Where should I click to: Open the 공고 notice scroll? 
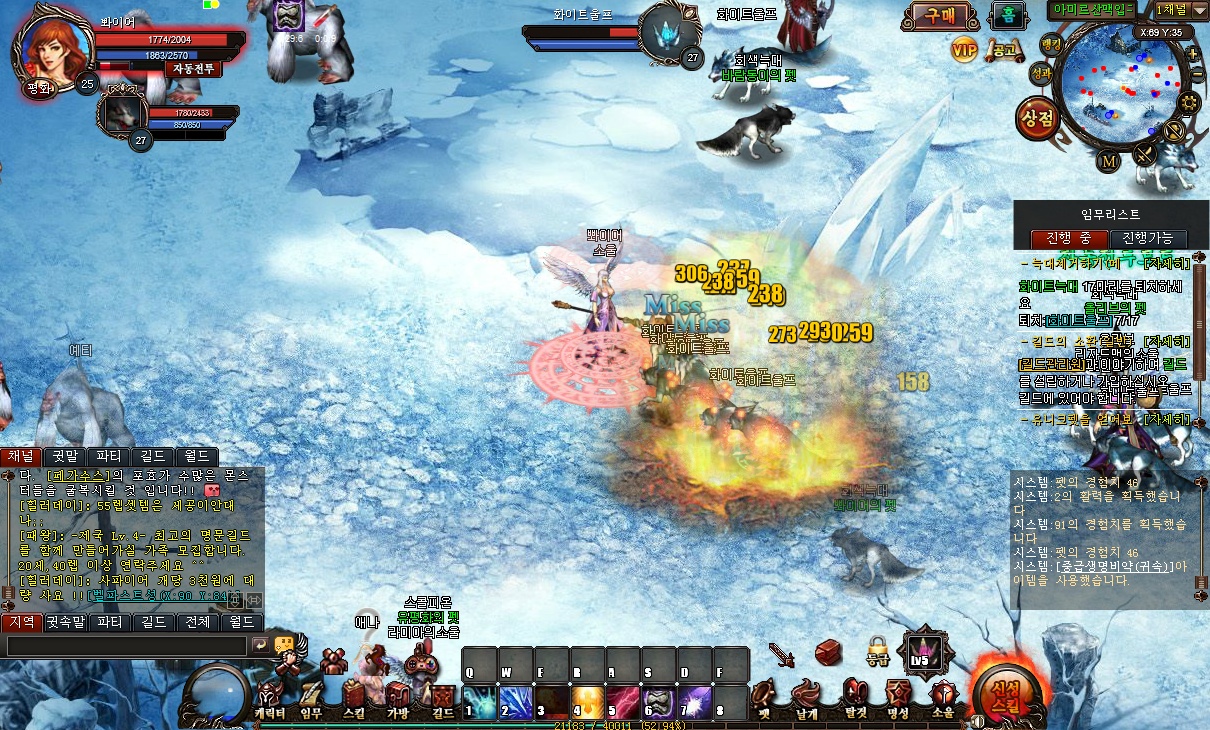(x=1001, y=48)
